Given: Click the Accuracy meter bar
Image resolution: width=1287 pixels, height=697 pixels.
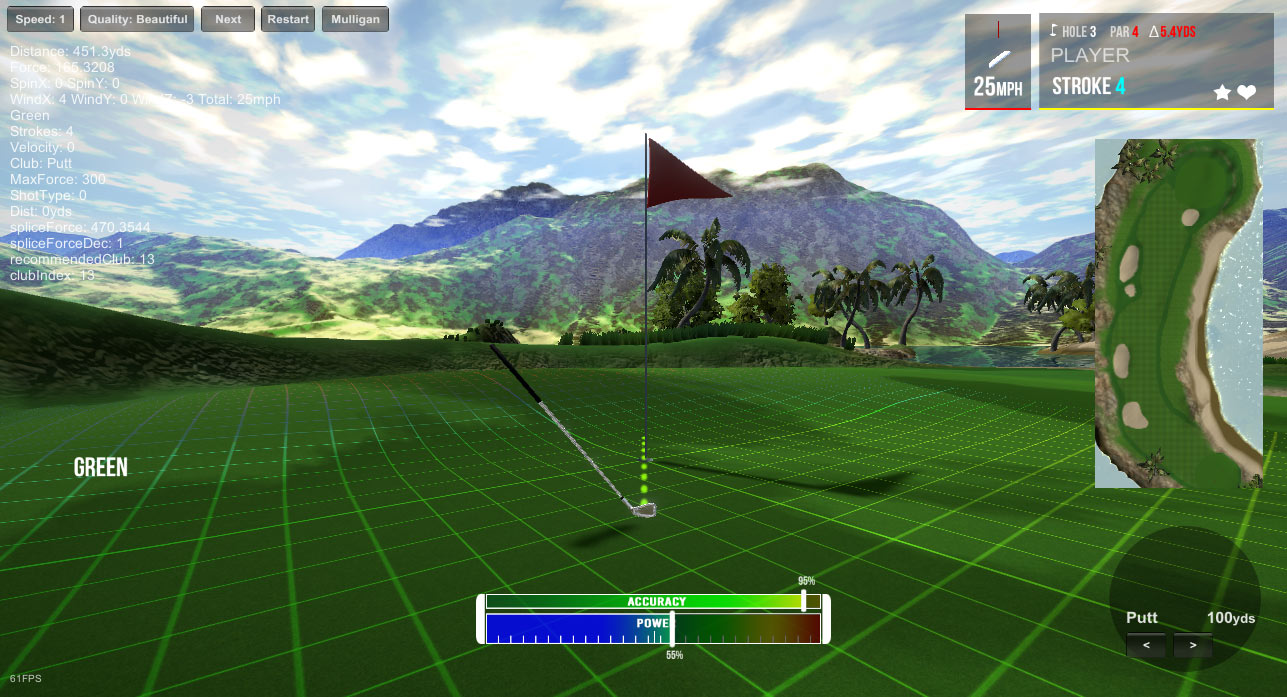Looking at the screenshot, I should 652,601.
